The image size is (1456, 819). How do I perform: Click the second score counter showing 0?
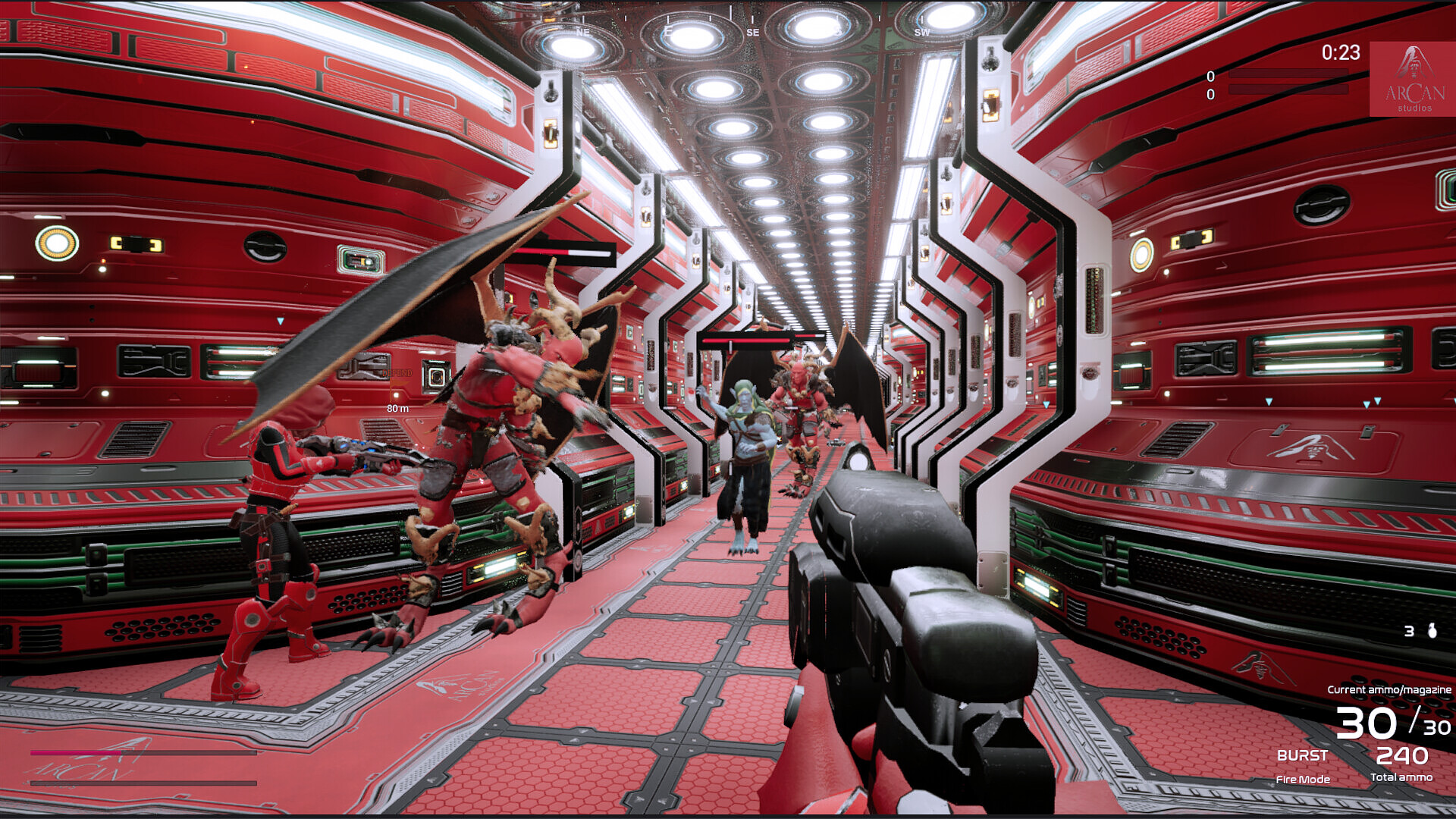click(x=1211, y=94)
